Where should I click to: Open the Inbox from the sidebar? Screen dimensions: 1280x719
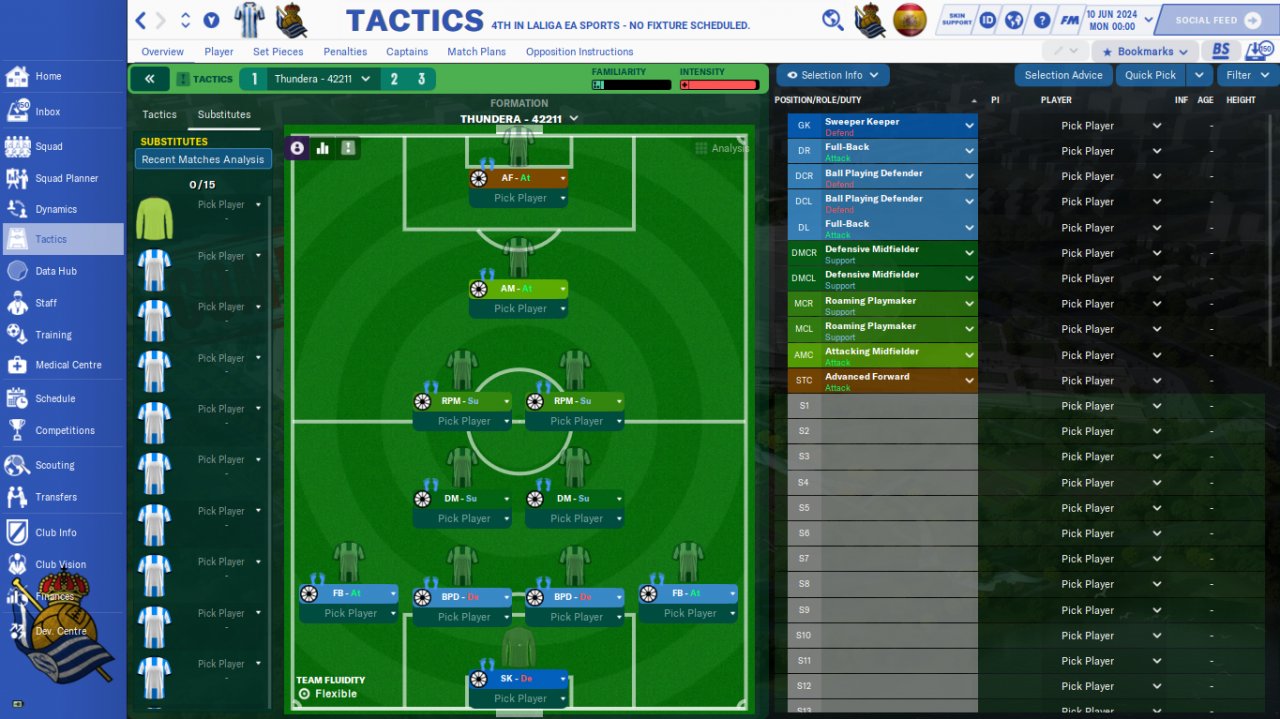click(47, 112)
